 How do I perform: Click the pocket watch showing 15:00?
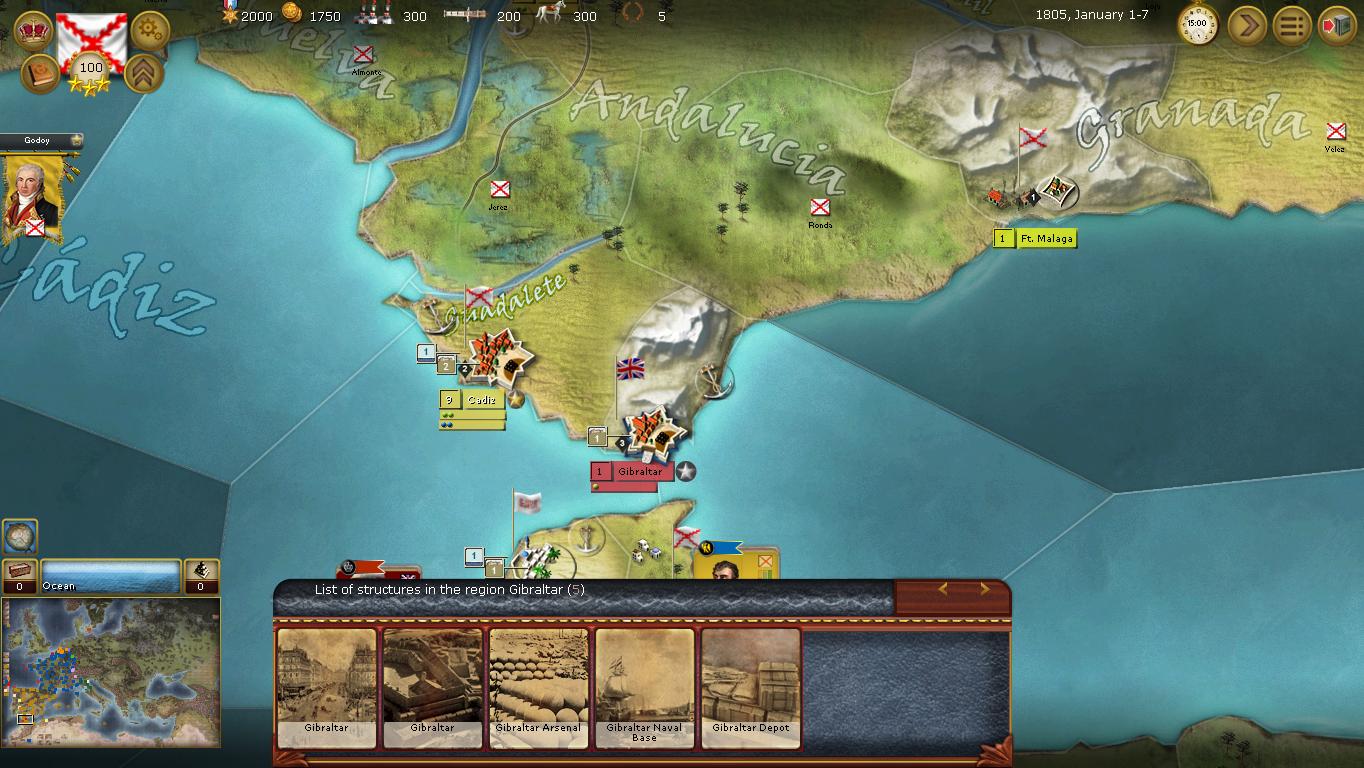tap(1197, 24)
